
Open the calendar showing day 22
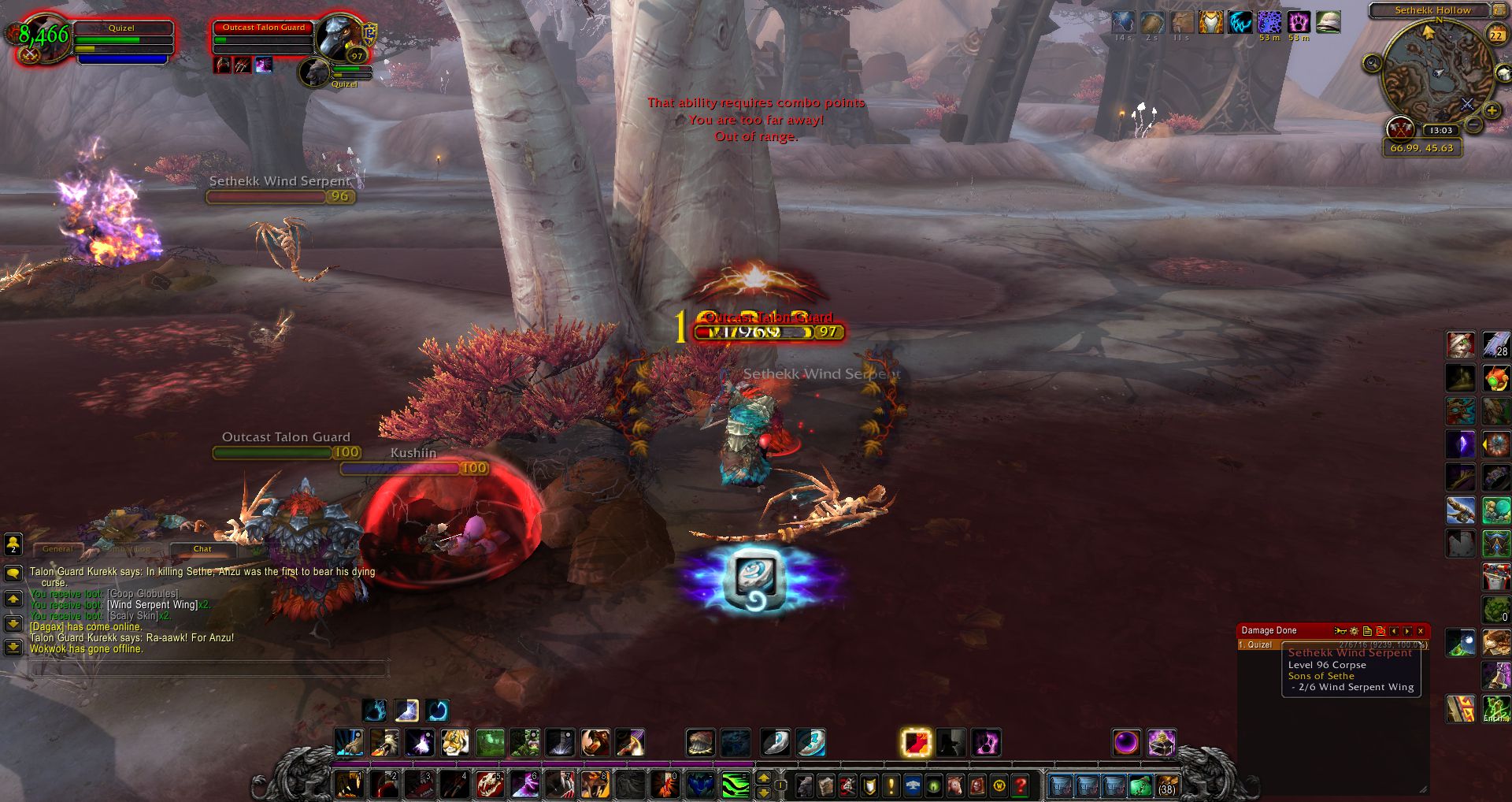coord(1495,35)
